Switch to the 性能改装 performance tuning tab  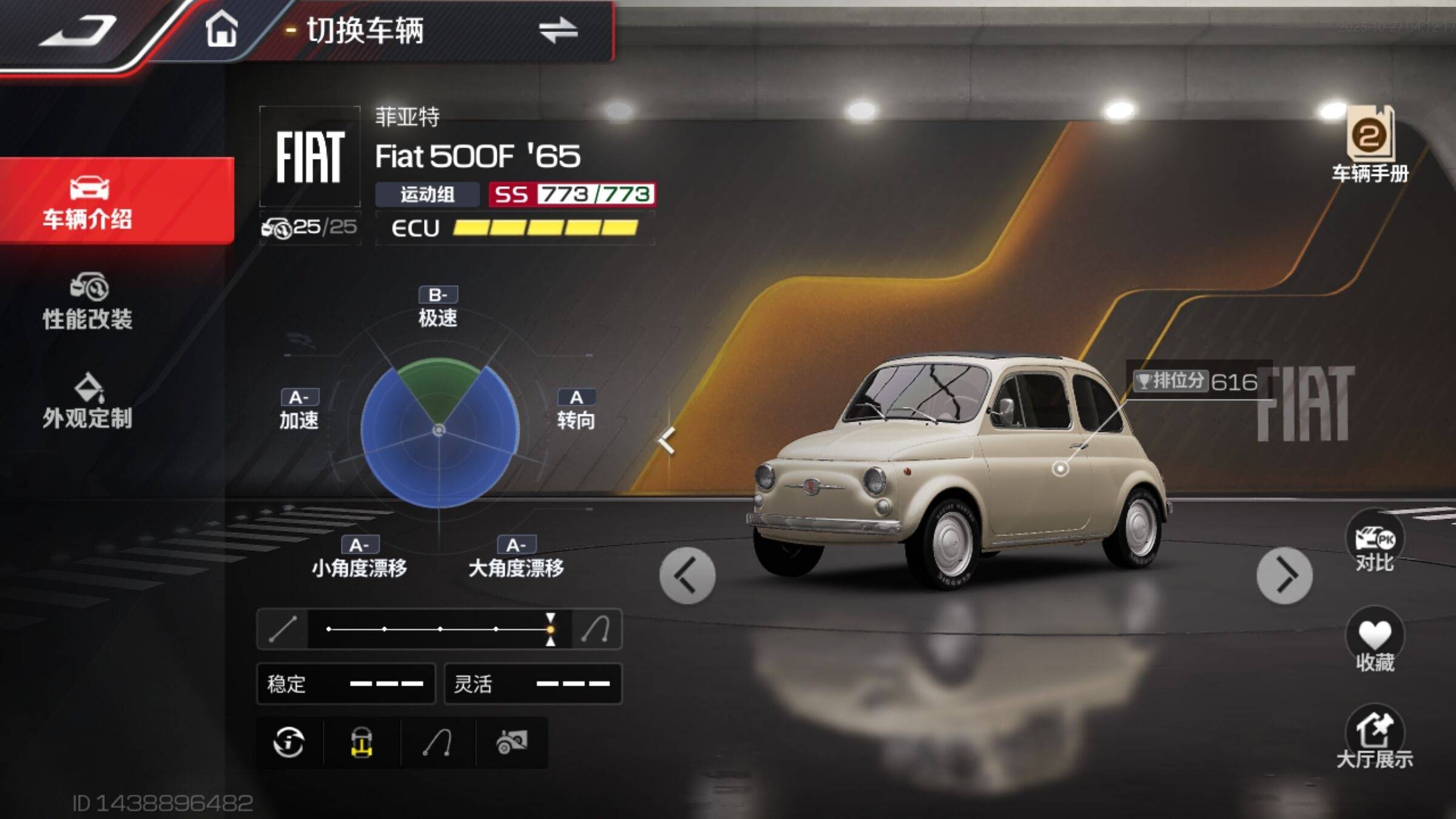[89, 302]
